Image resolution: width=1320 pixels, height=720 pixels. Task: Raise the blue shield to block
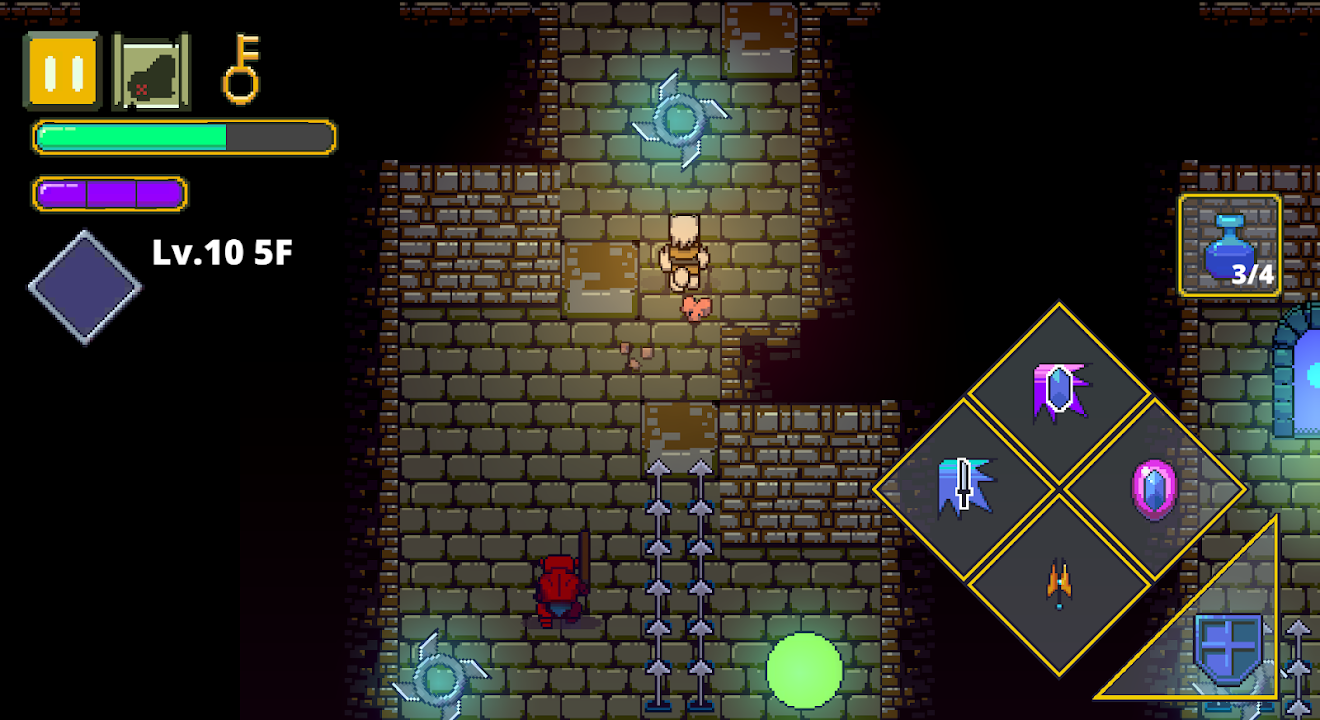tap(1228, 650)
